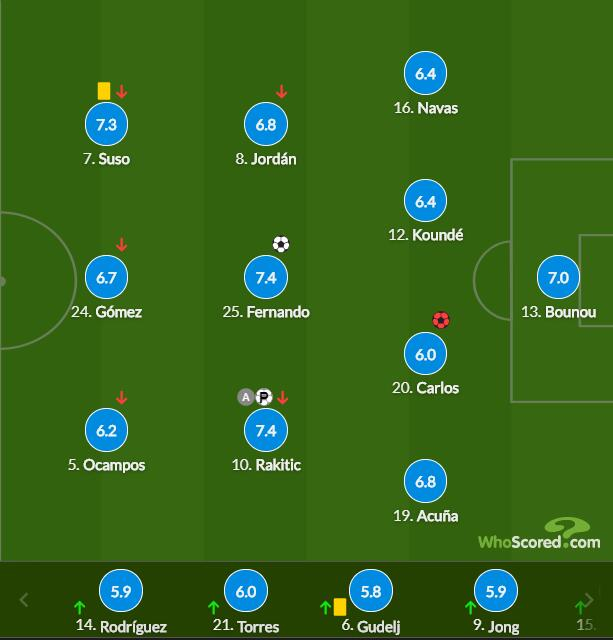
Task: Click Acuña's 6.8 rating badge
Action: (425, 482)
